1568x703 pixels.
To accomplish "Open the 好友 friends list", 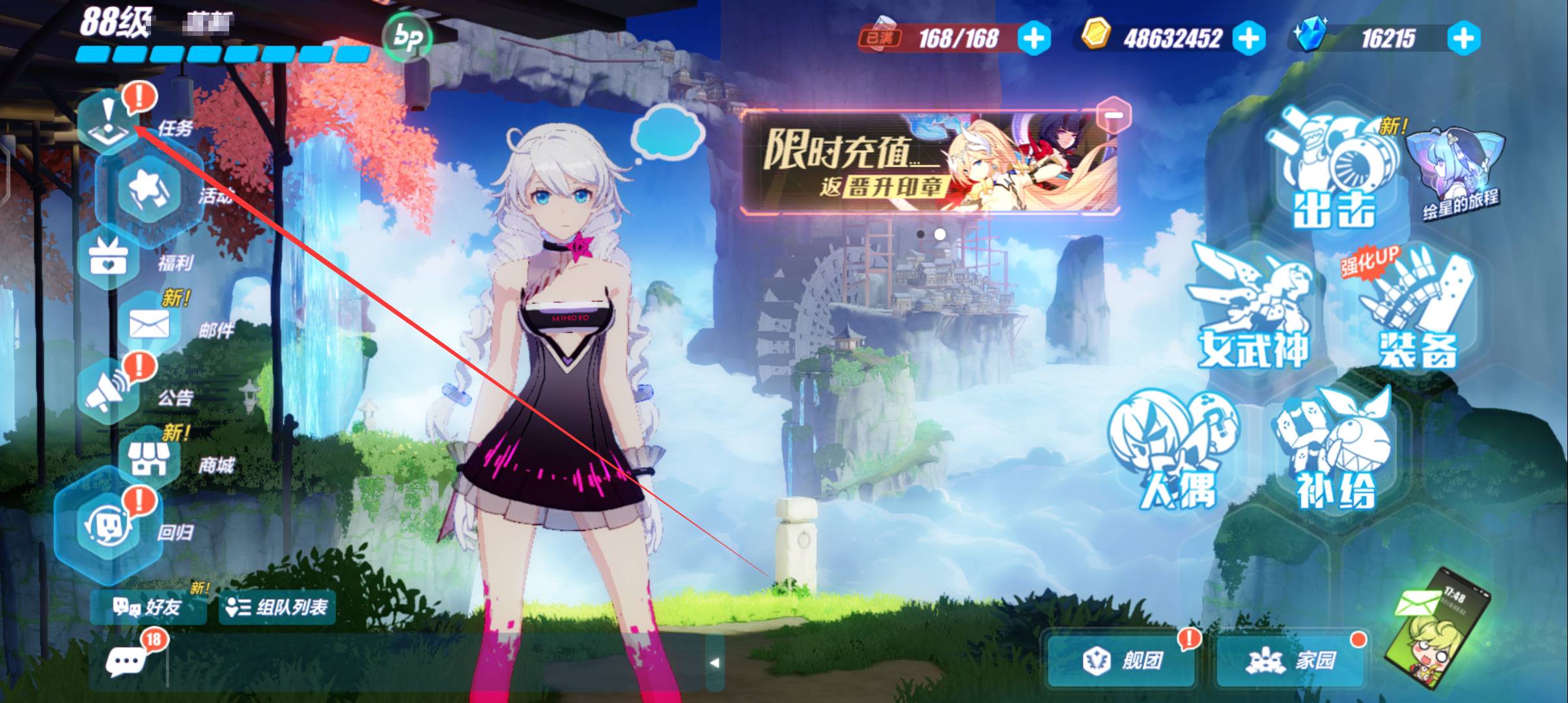I will pyautogui.click(x=147, y=607).
